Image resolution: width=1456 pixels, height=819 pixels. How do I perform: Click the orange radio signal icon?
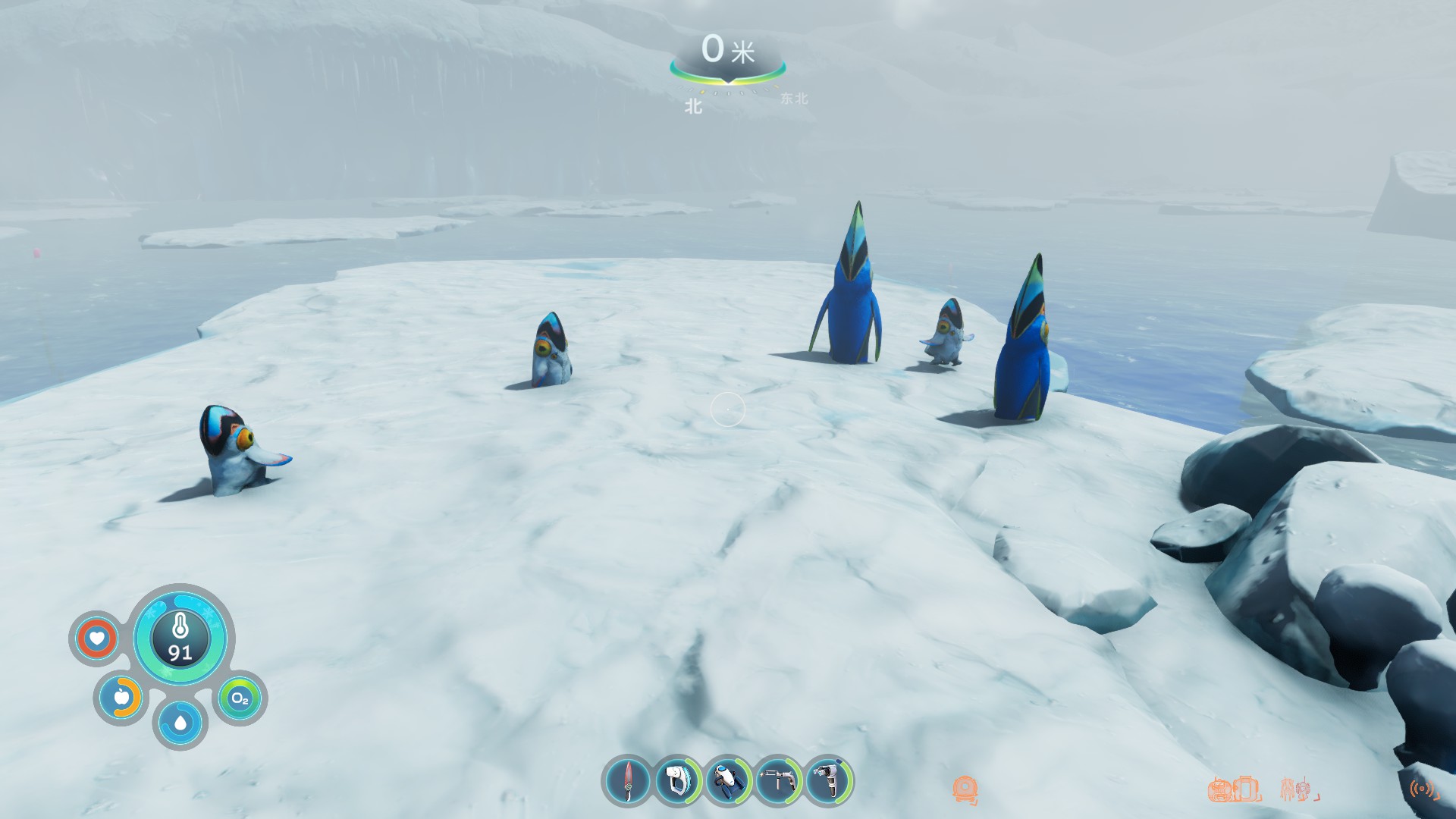click(x=1423, y=789)
